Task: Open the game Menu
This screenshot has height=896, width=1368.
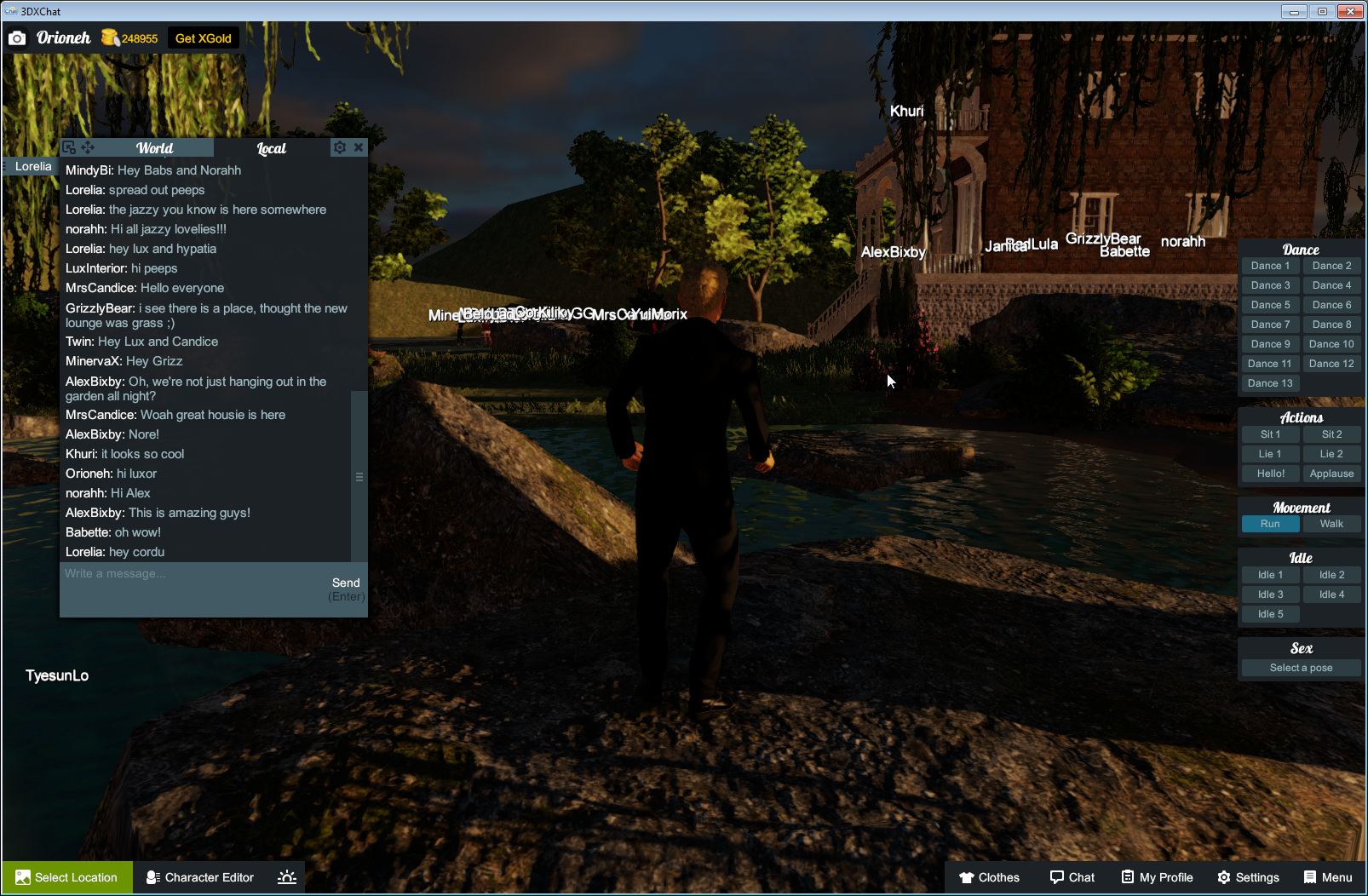Action: tap(1326, 877)
